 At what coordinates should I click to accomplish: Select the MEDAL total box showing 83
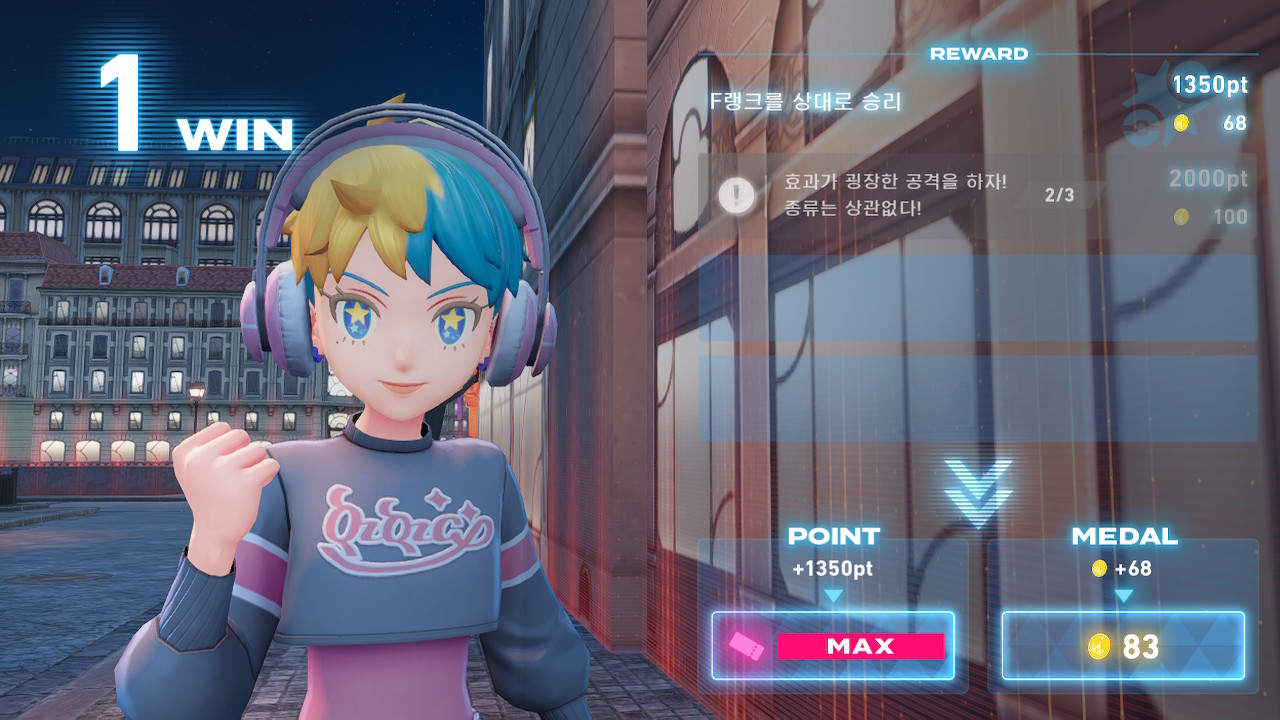pos(1123,646)
